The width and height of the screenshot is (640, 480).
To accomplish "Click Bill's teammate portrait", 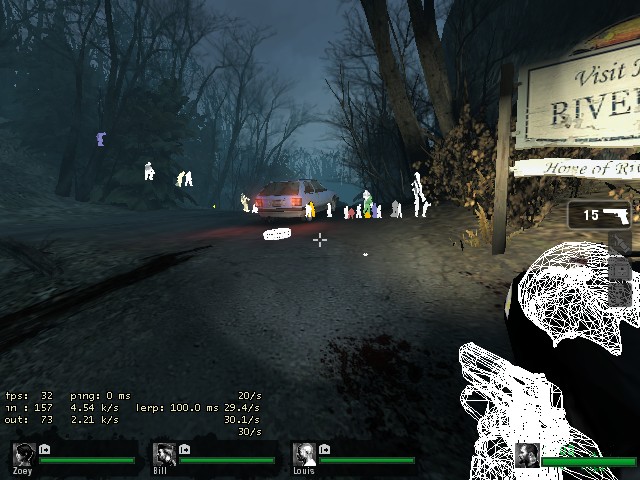I will (164, 455).
